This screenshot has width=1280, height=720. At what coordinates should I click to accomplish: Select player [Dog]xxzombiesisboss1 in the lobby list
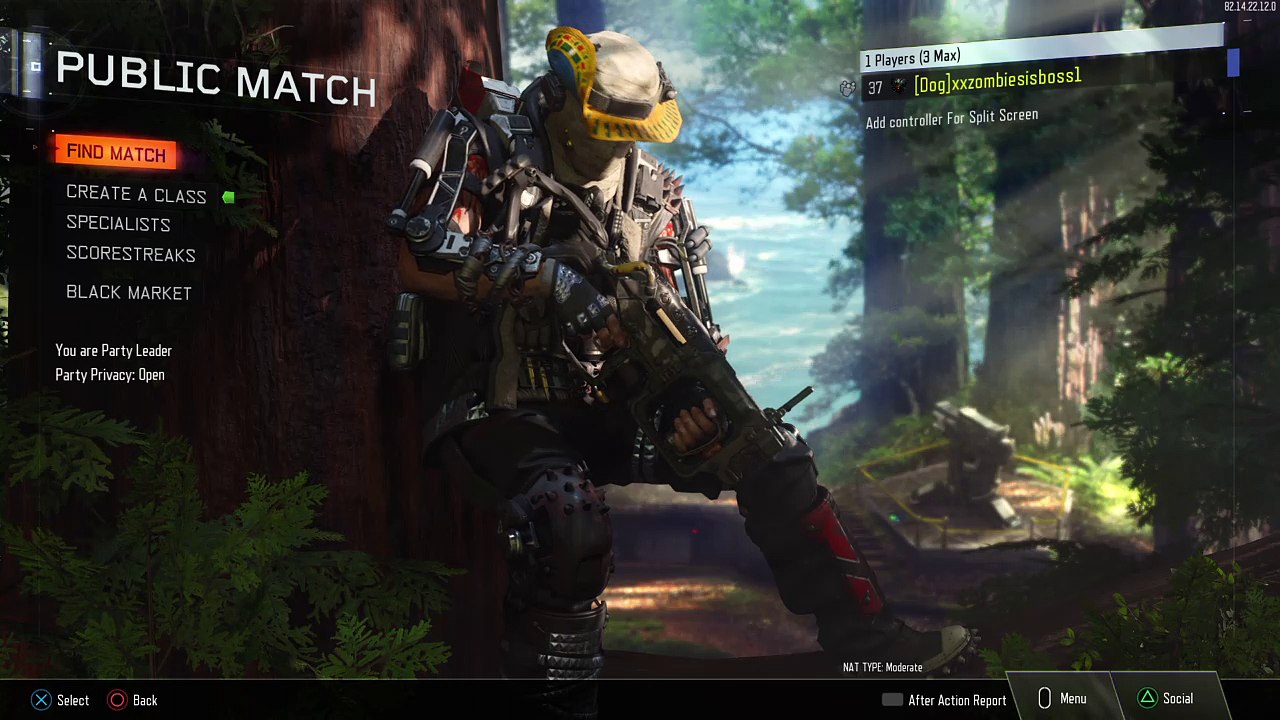(x=997, y=83)
